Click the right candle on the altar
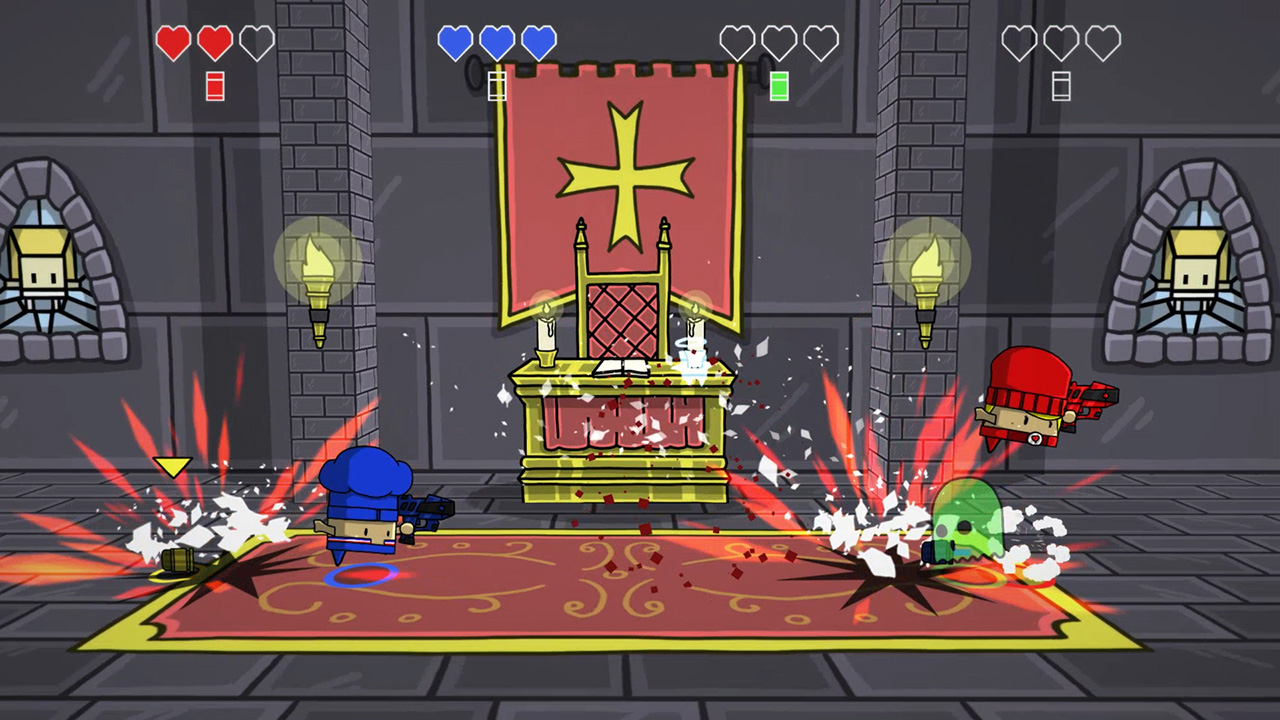Screen dimensions: 1280x720 tap(692, 325)
